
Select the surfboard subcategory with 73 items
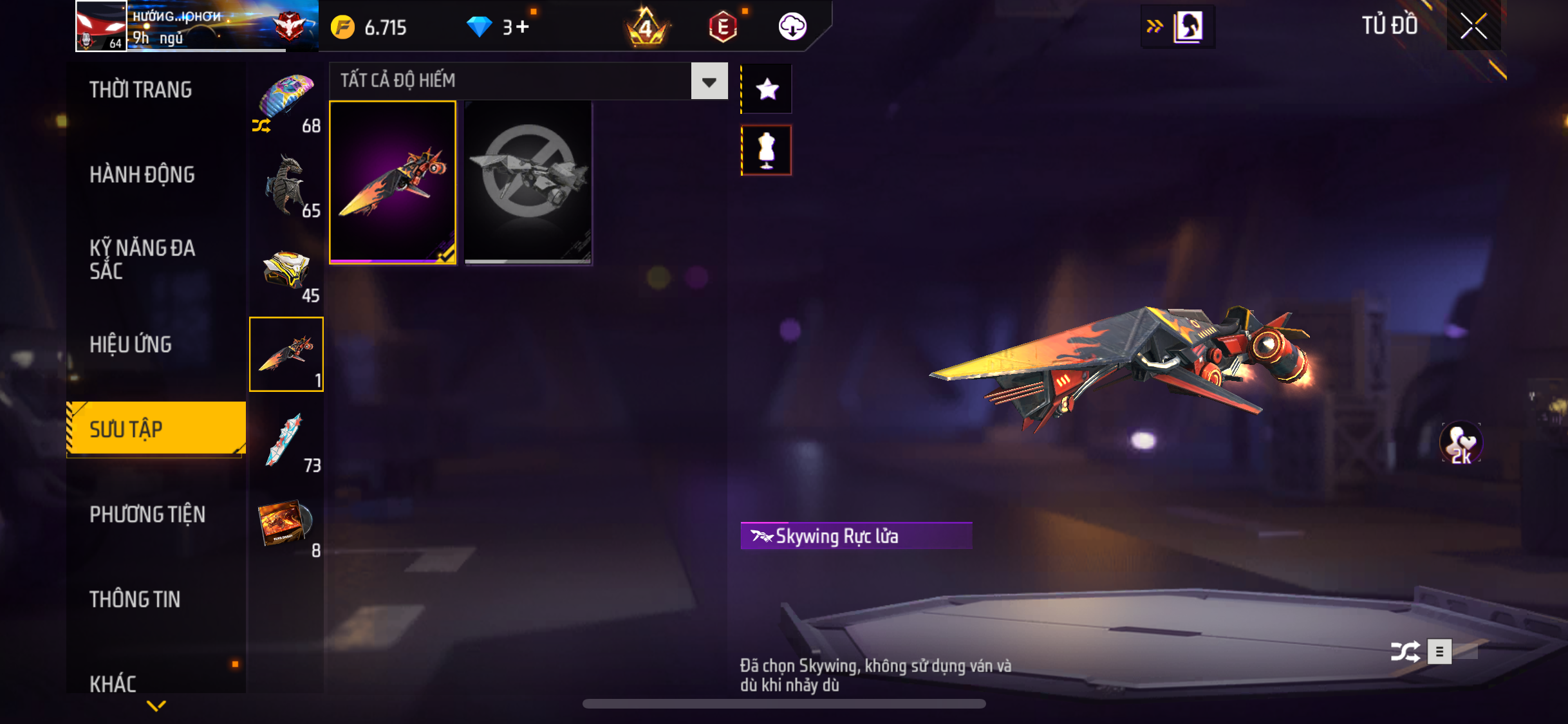point(287,440)
